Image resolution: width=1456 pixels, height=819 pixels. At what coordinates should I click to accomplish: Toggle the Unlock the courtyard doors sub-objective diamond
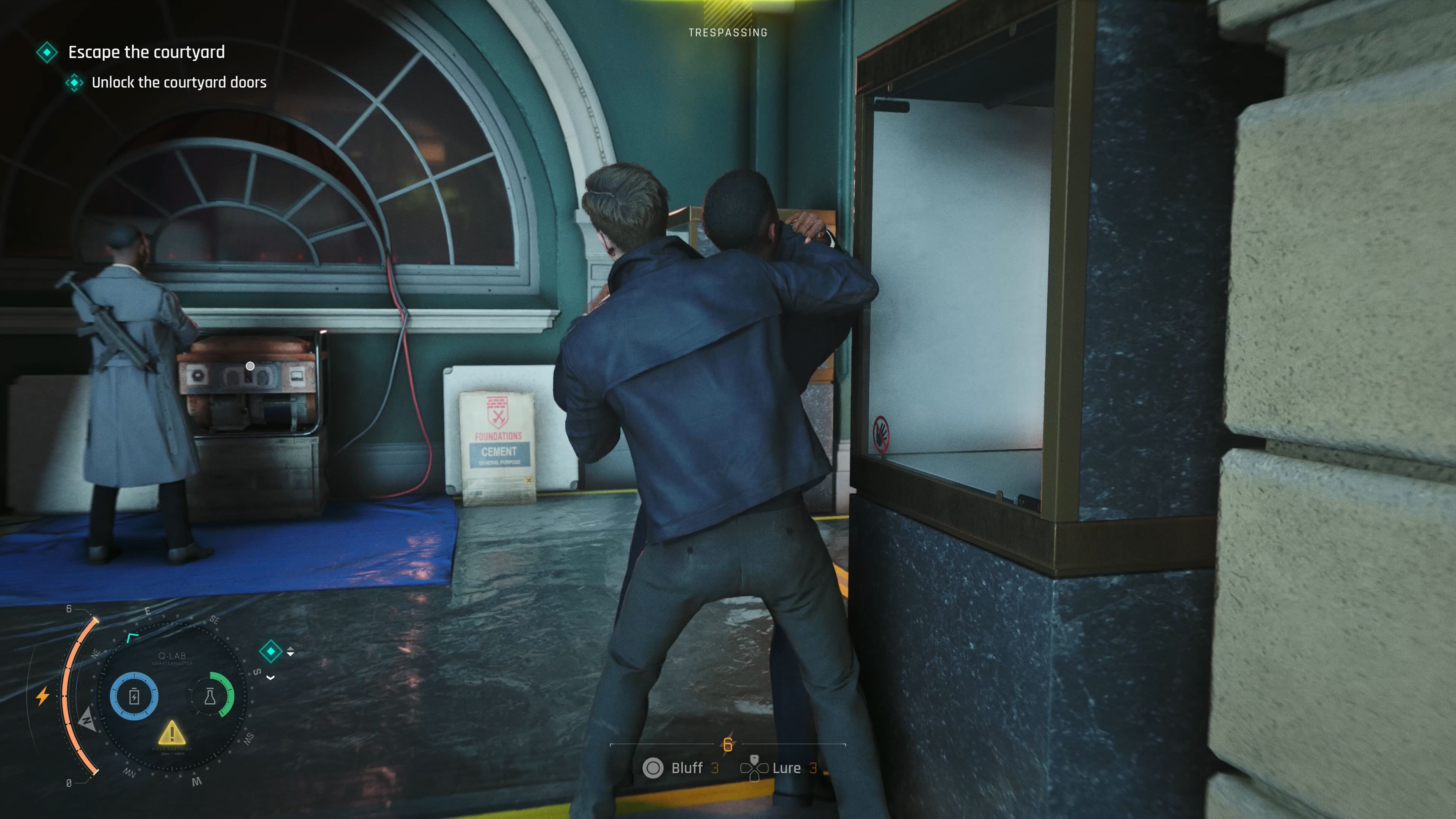pyautogui.click(x=74, y=83)
